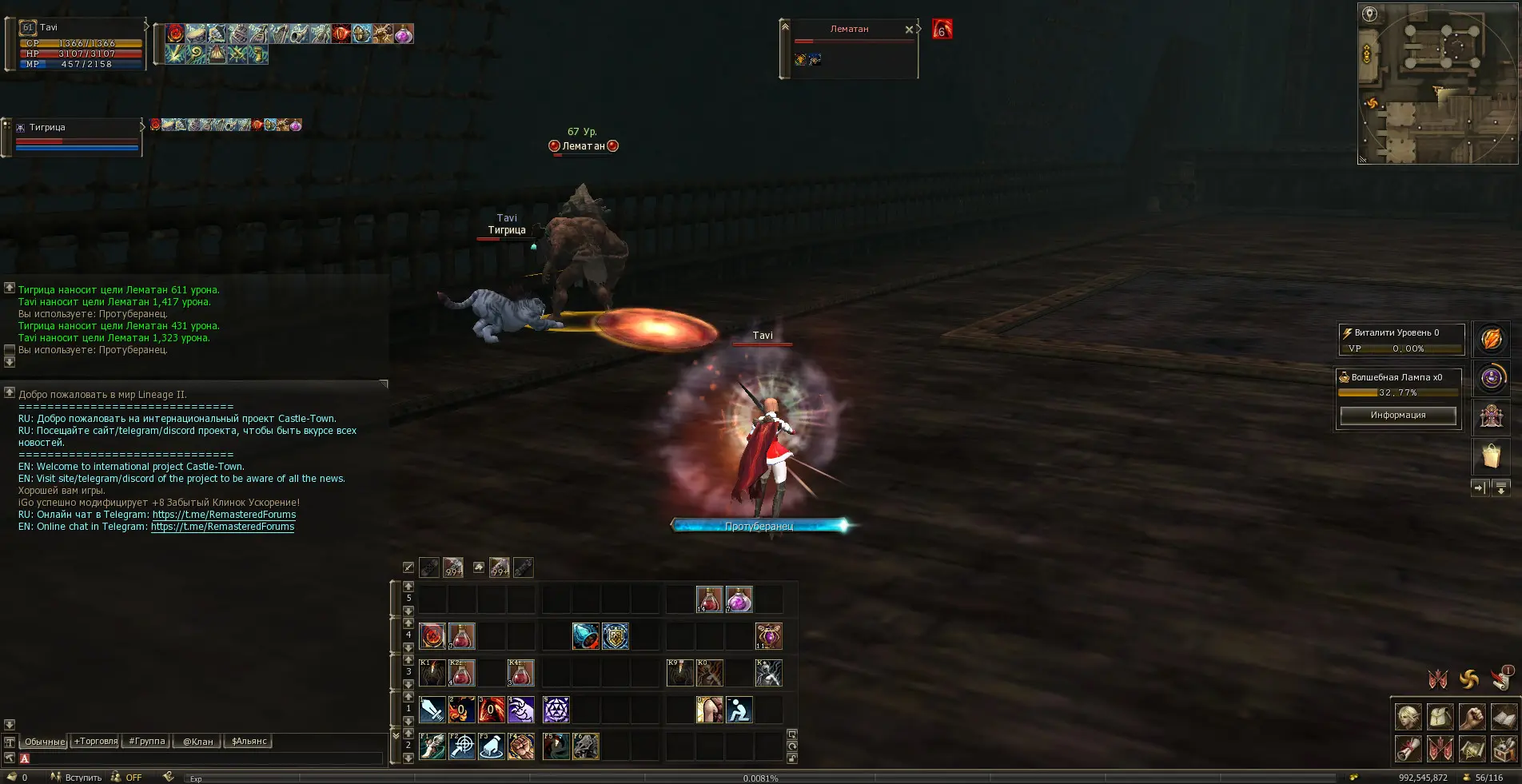Use the purple potion in hotbar row 5
This screenshot has height=784, width=1522.
click(739, 599)
